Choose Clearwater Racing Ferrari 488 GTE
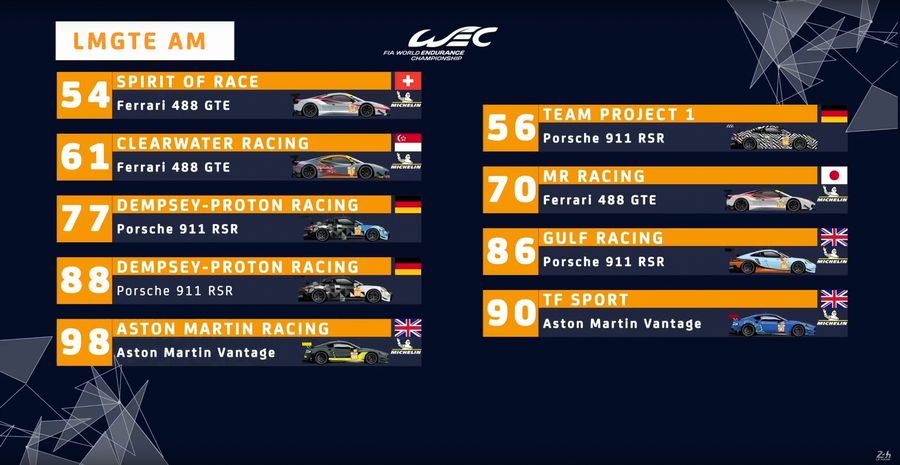 click(238, 156)
